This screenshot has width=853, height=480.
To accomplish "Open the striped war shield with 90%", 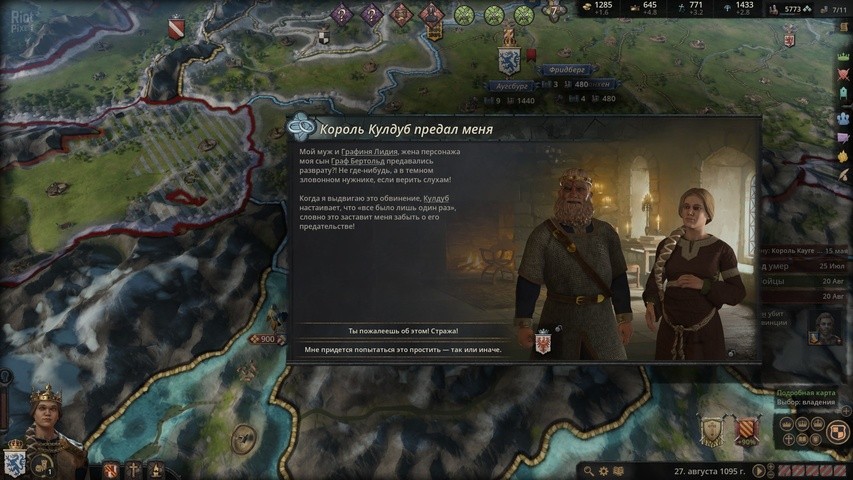I will pos(747,431).
